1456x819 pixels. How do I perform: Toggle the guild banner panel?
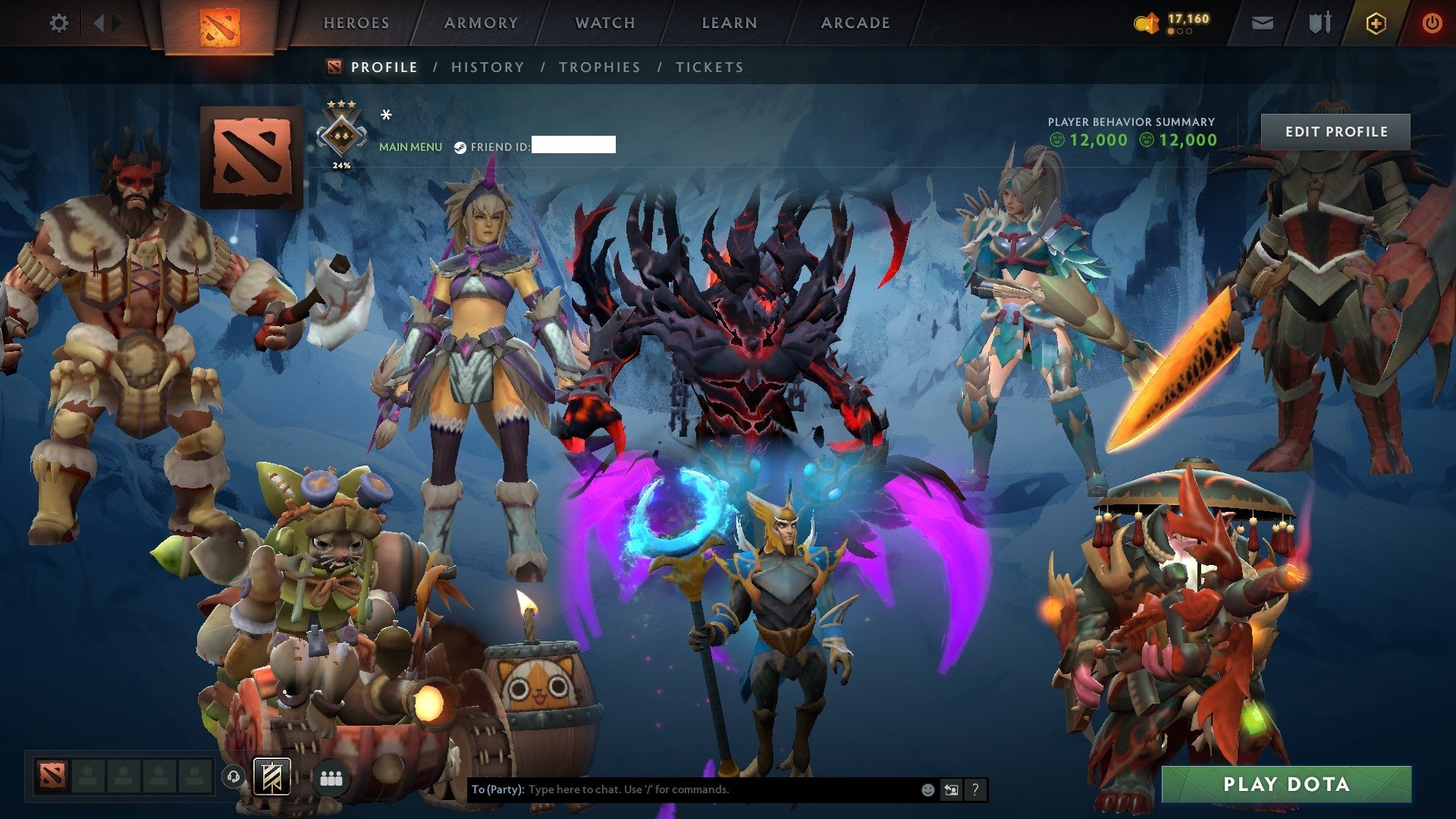[x=273, y=776]
